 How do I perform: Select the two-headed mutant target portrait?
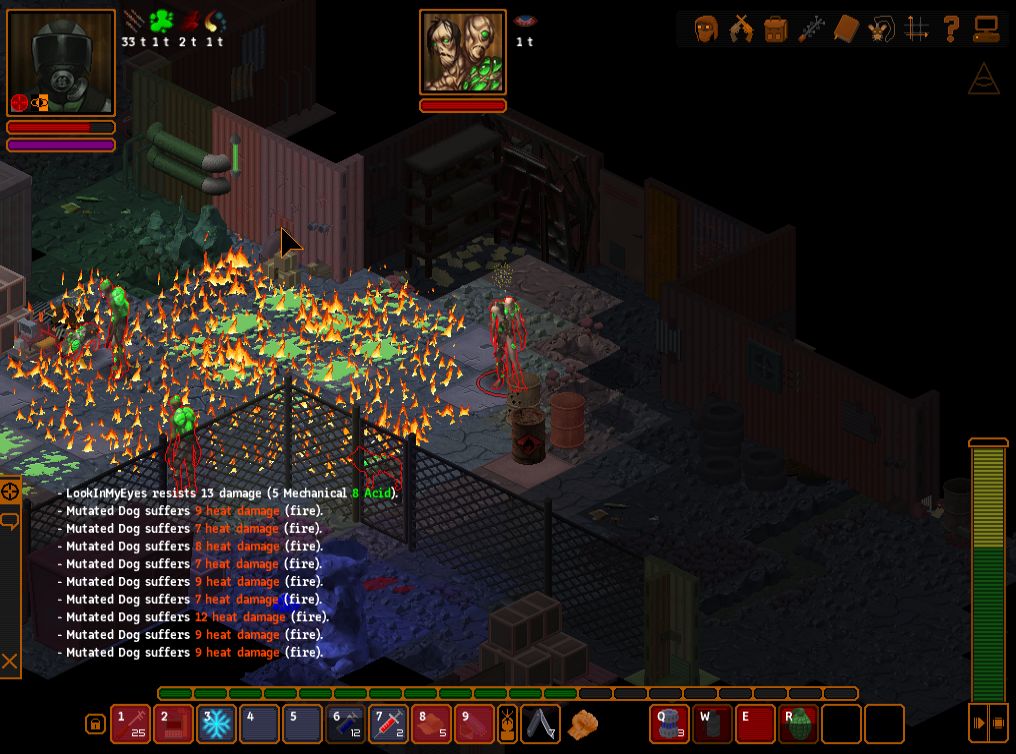click(x=463, y=52)
